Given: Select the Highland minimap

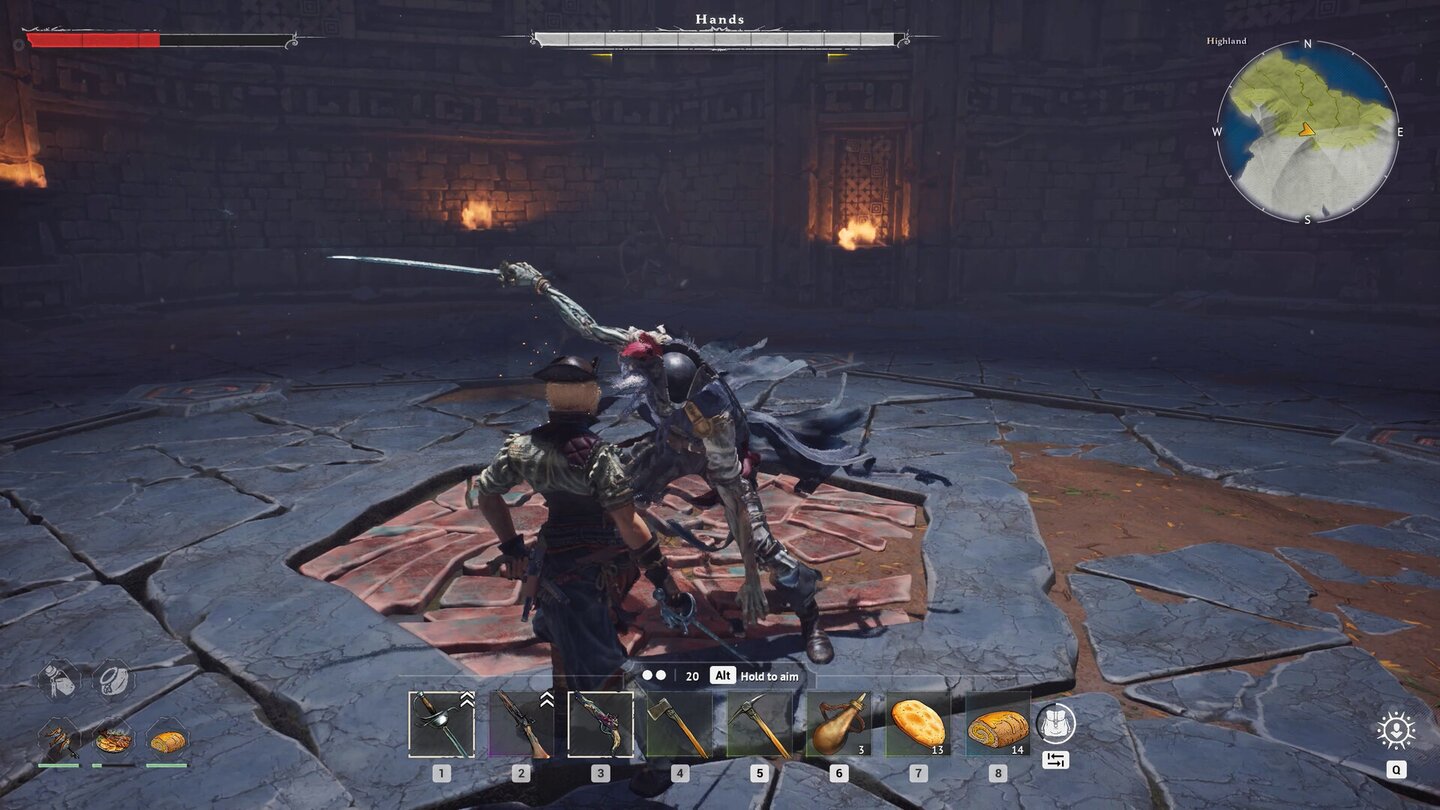Looking at the screenshot, I should pos(1310,131).
